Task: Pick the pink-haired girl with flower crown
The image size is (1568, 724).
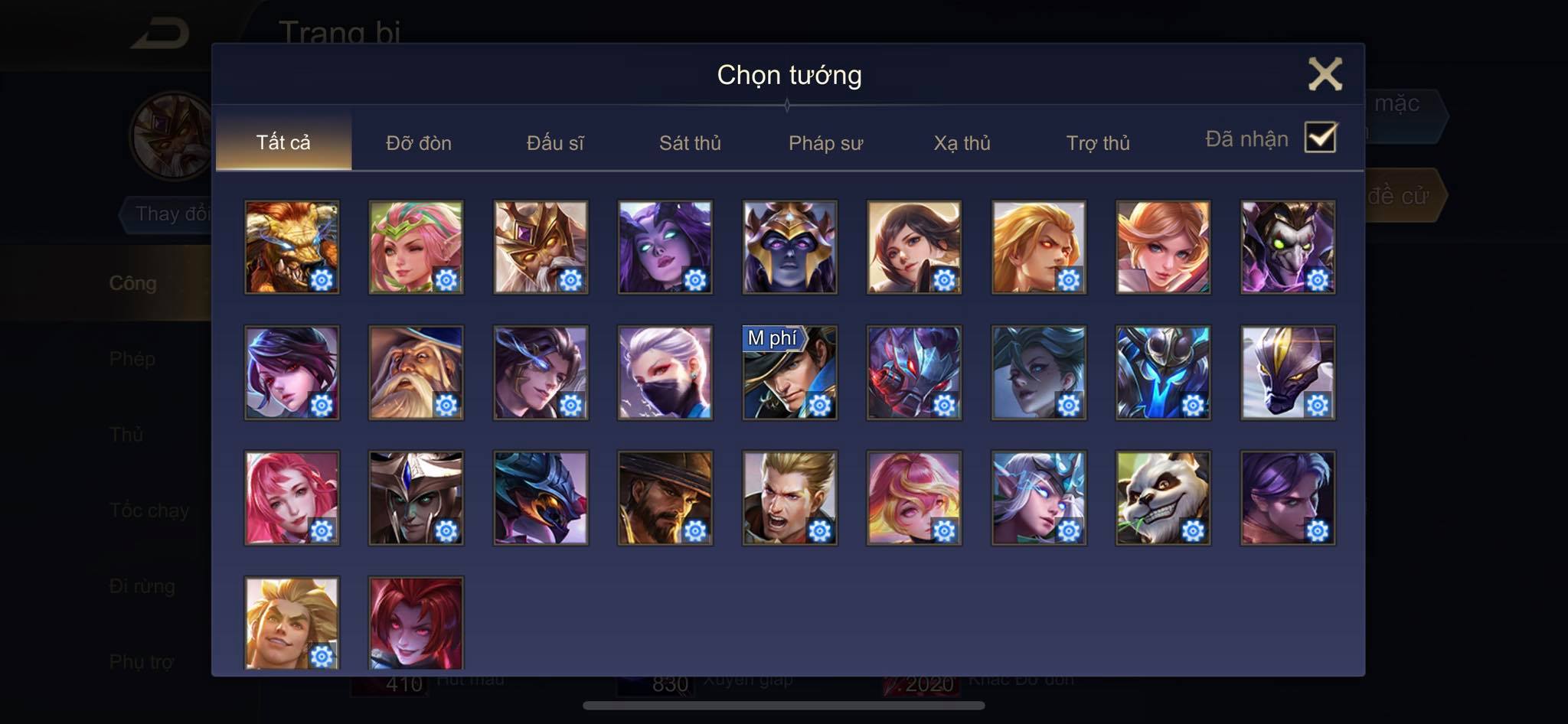Action: [416, 247]
